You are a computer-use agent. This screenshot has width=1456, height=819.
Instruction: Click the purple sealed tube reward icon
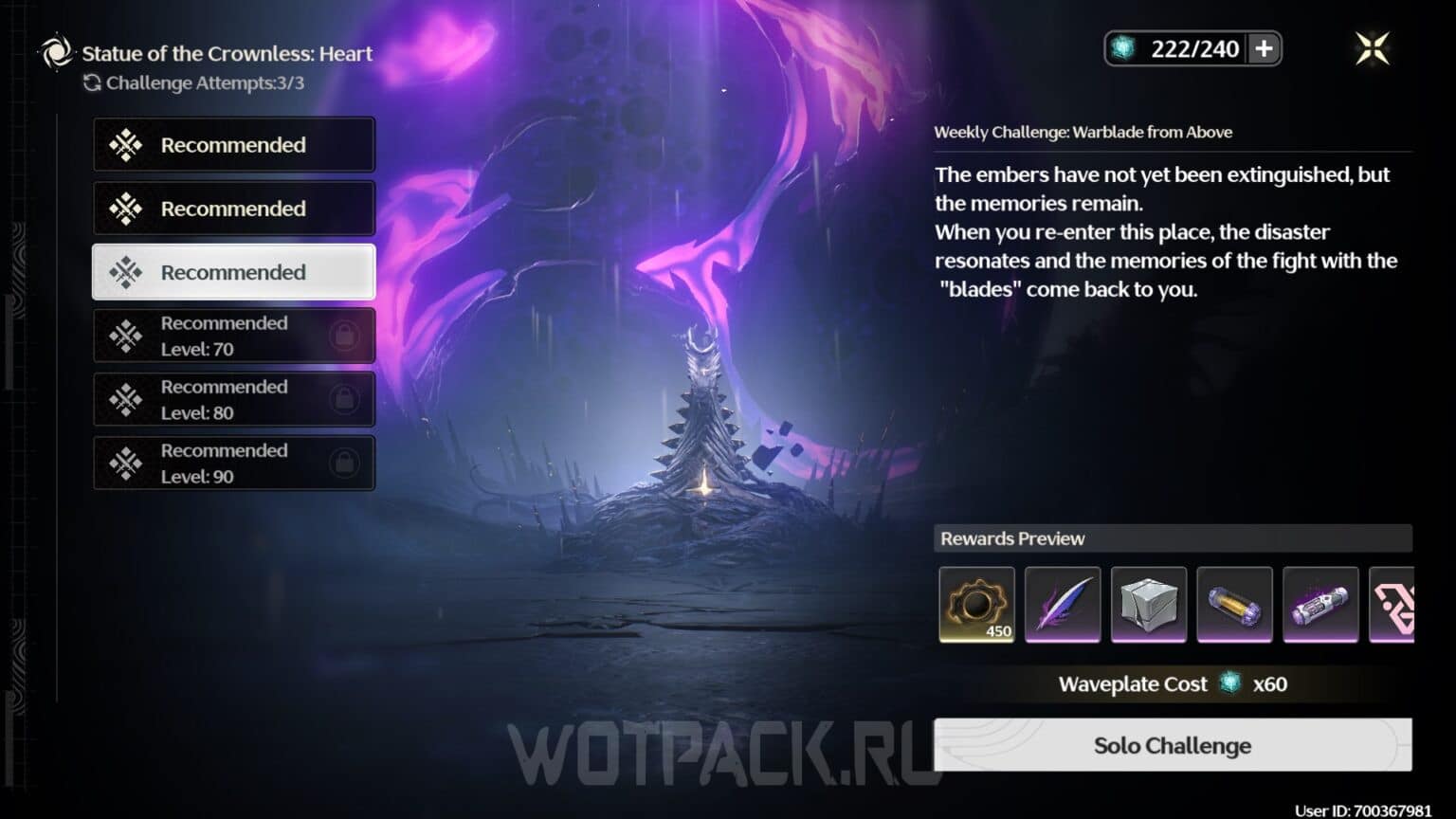[1320, 605]
